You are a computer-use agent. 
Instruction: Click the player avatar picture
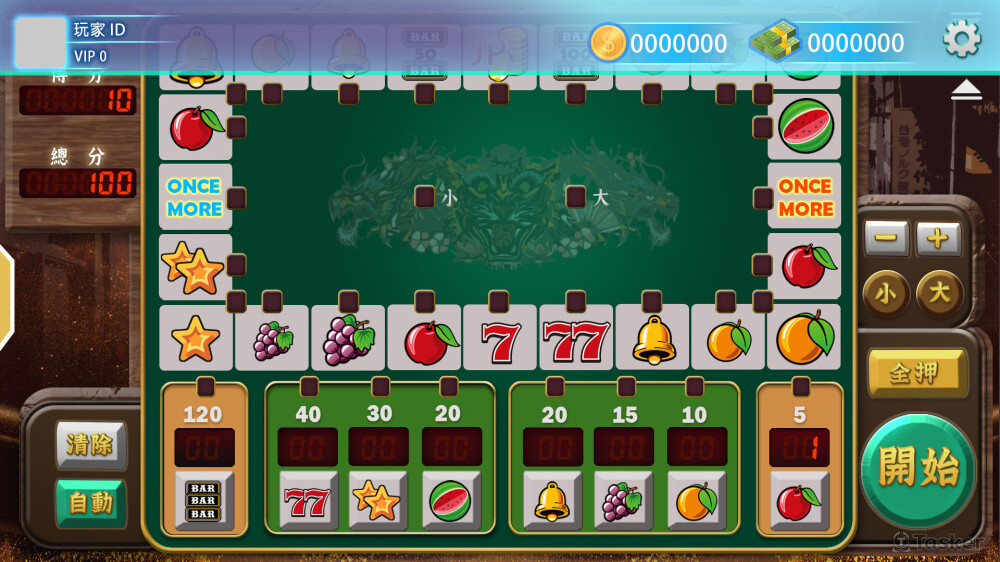pyautogui.click(x=41, y=42)
